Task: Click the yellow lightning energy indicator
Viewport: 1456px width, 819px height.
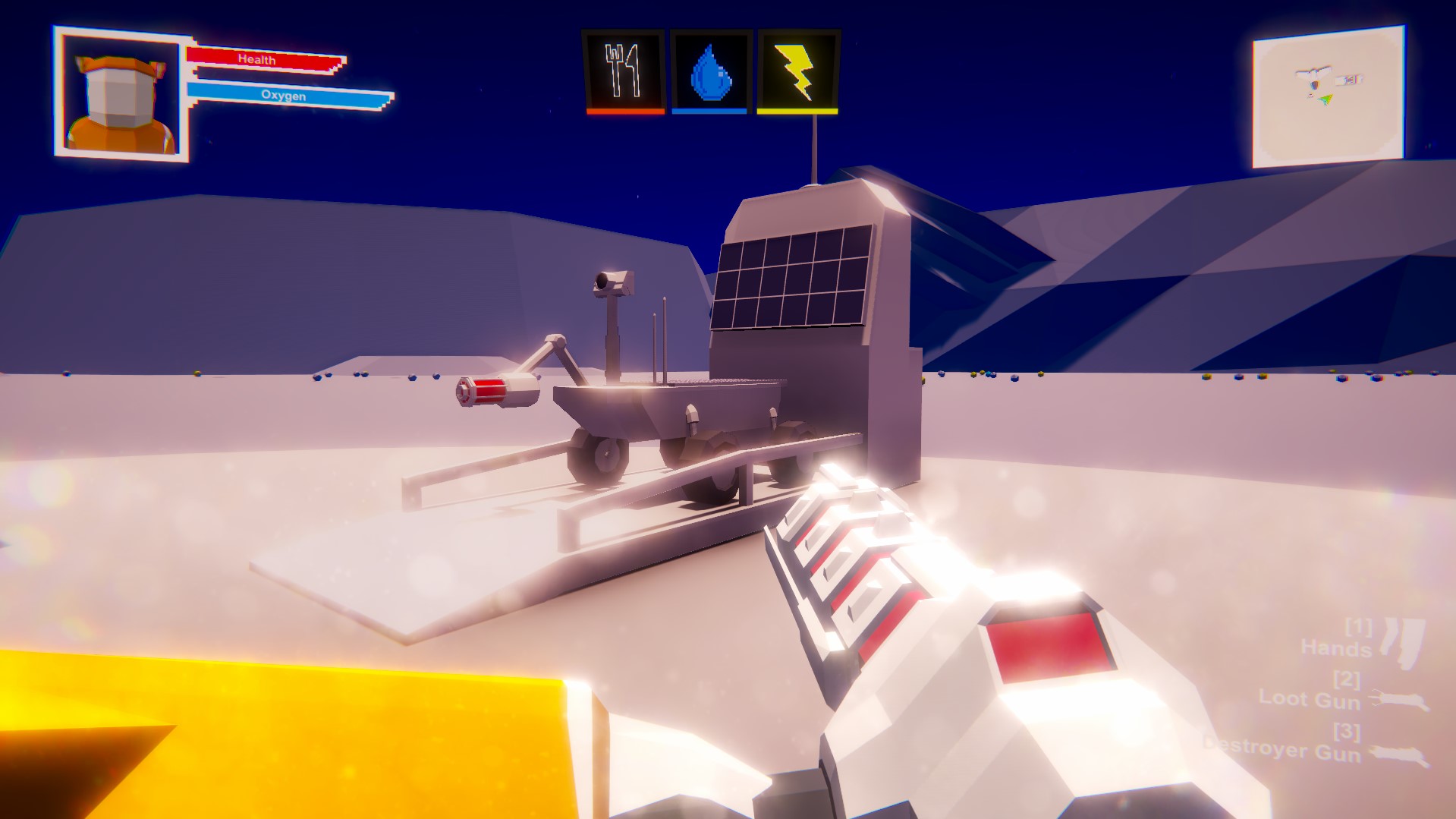Action: click(796, 70)
